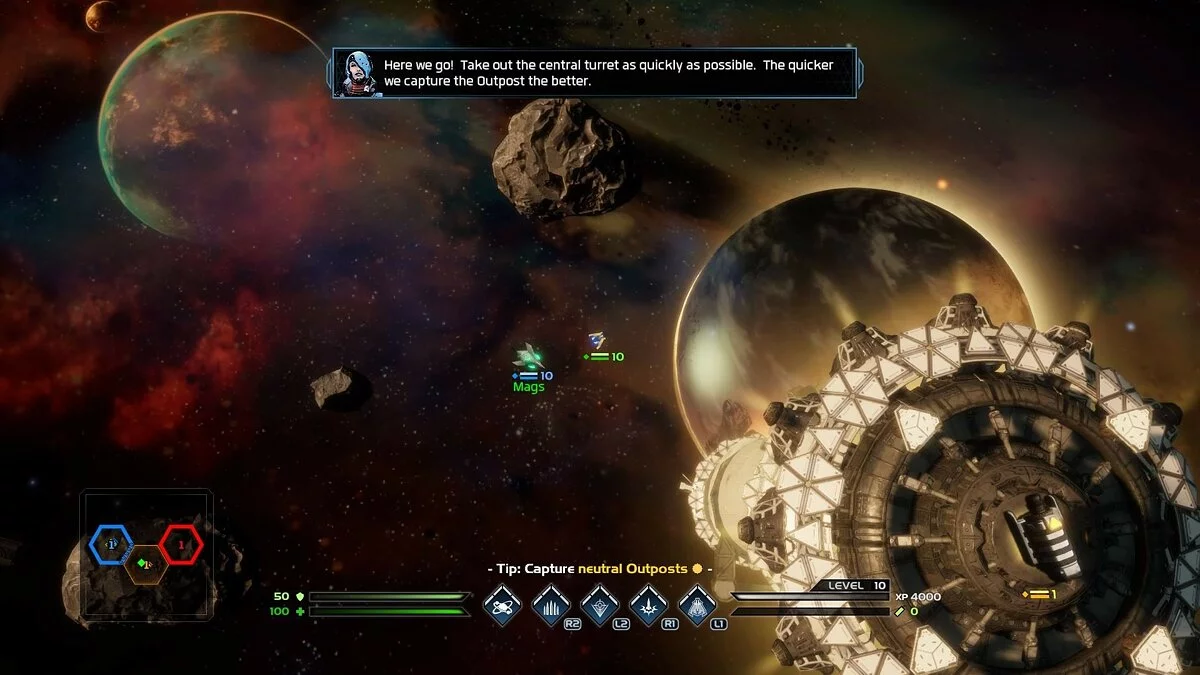Select the blue hexagon sector on minimap
The image size is (1200, 675).
click(x=111, y=543)
